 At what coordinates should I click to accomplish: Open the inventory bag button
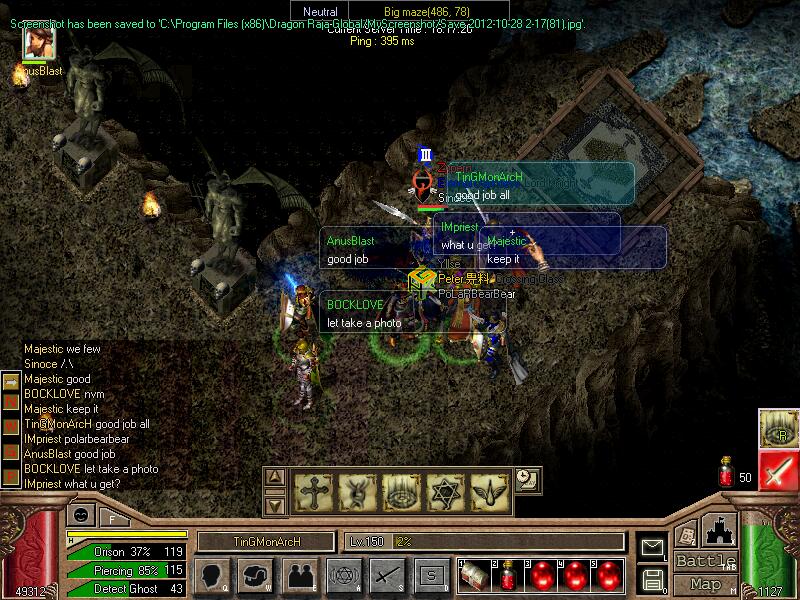[x=256, y=575]
